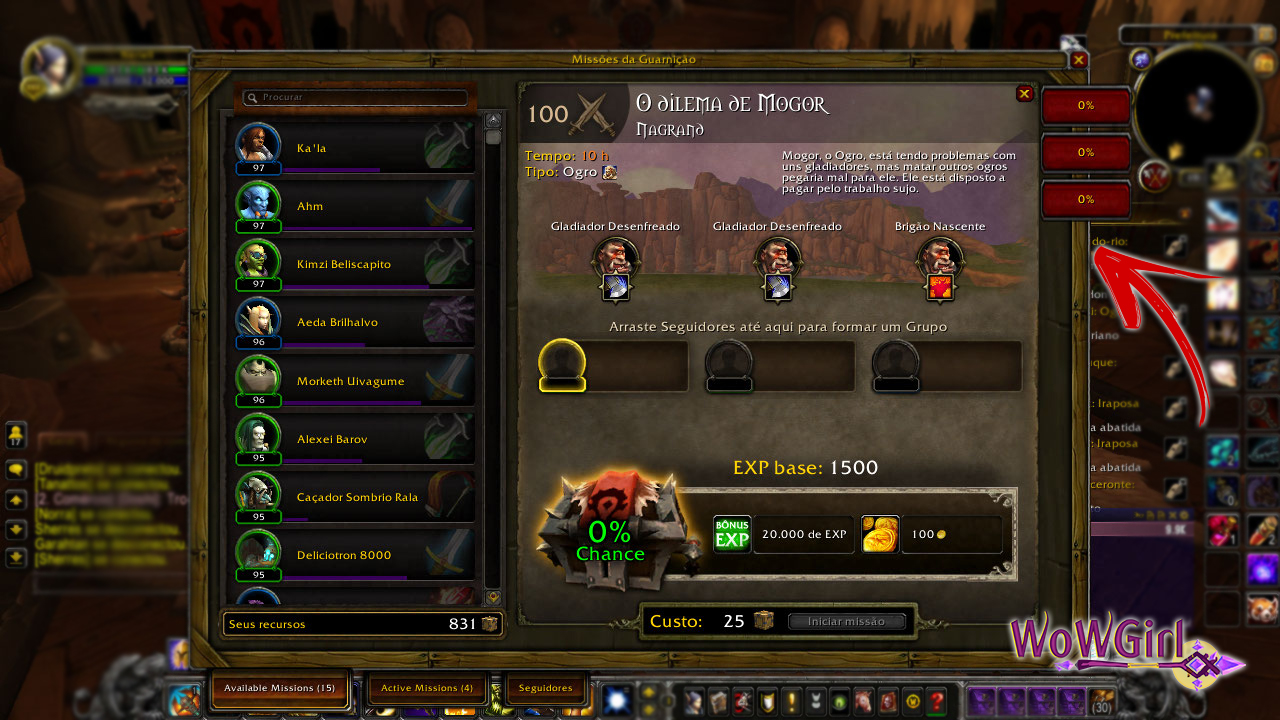This screenshot has width=1280, height=720.
Task: Pick Caçador Sombrio Rala follower
Action: click(355, 497)
